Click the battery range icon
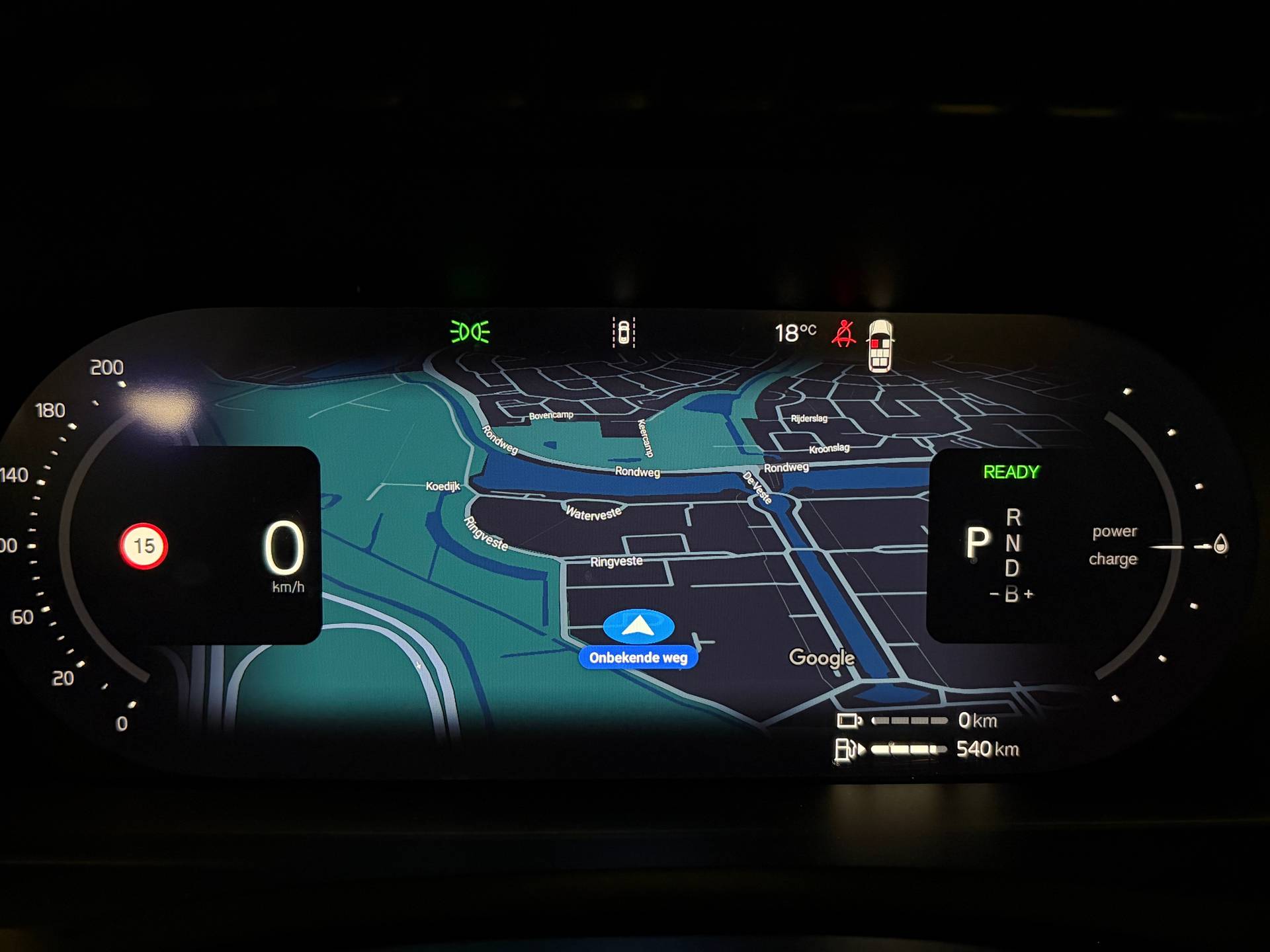The image size is (1270, 952). pos(849,720)
